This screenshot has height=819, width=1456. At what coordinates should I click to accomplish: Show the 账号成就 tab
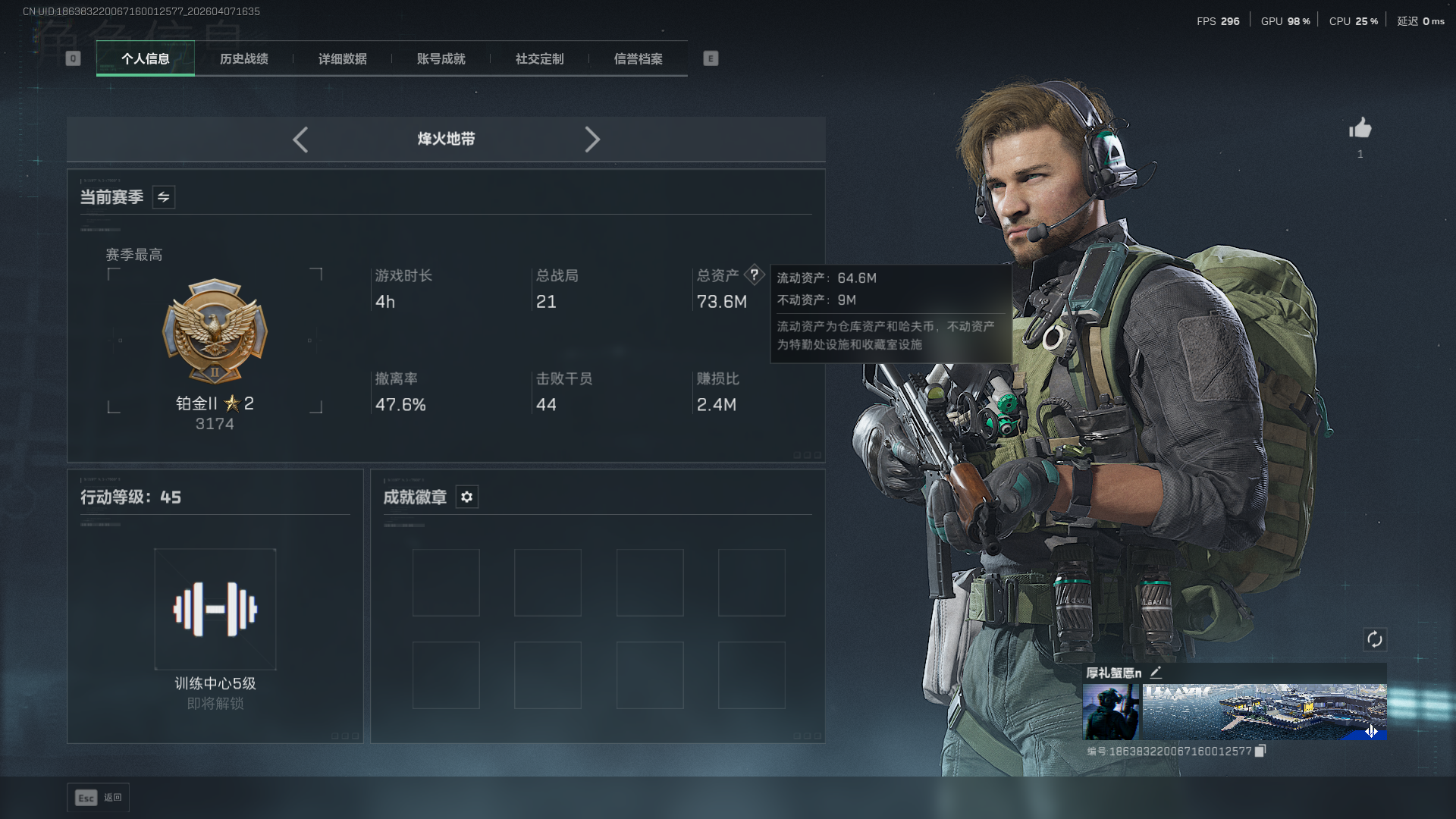(x=441, y=58)
